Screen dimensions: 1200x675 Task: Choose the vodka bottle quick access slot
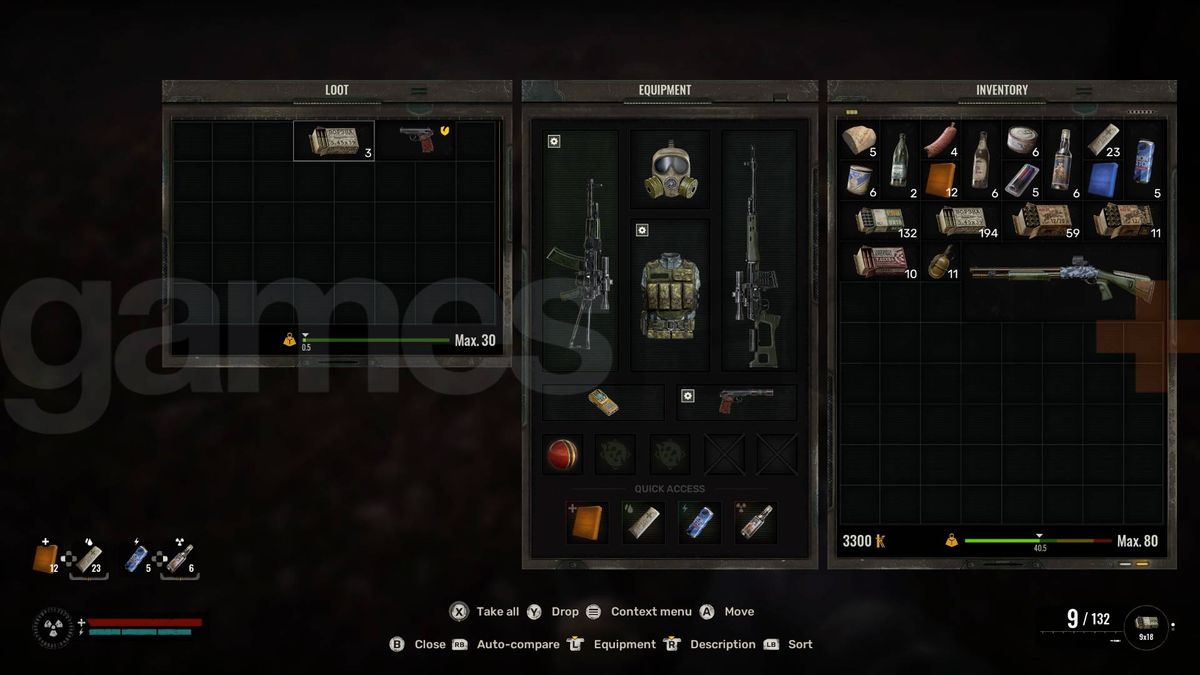(x=755, y=521)
